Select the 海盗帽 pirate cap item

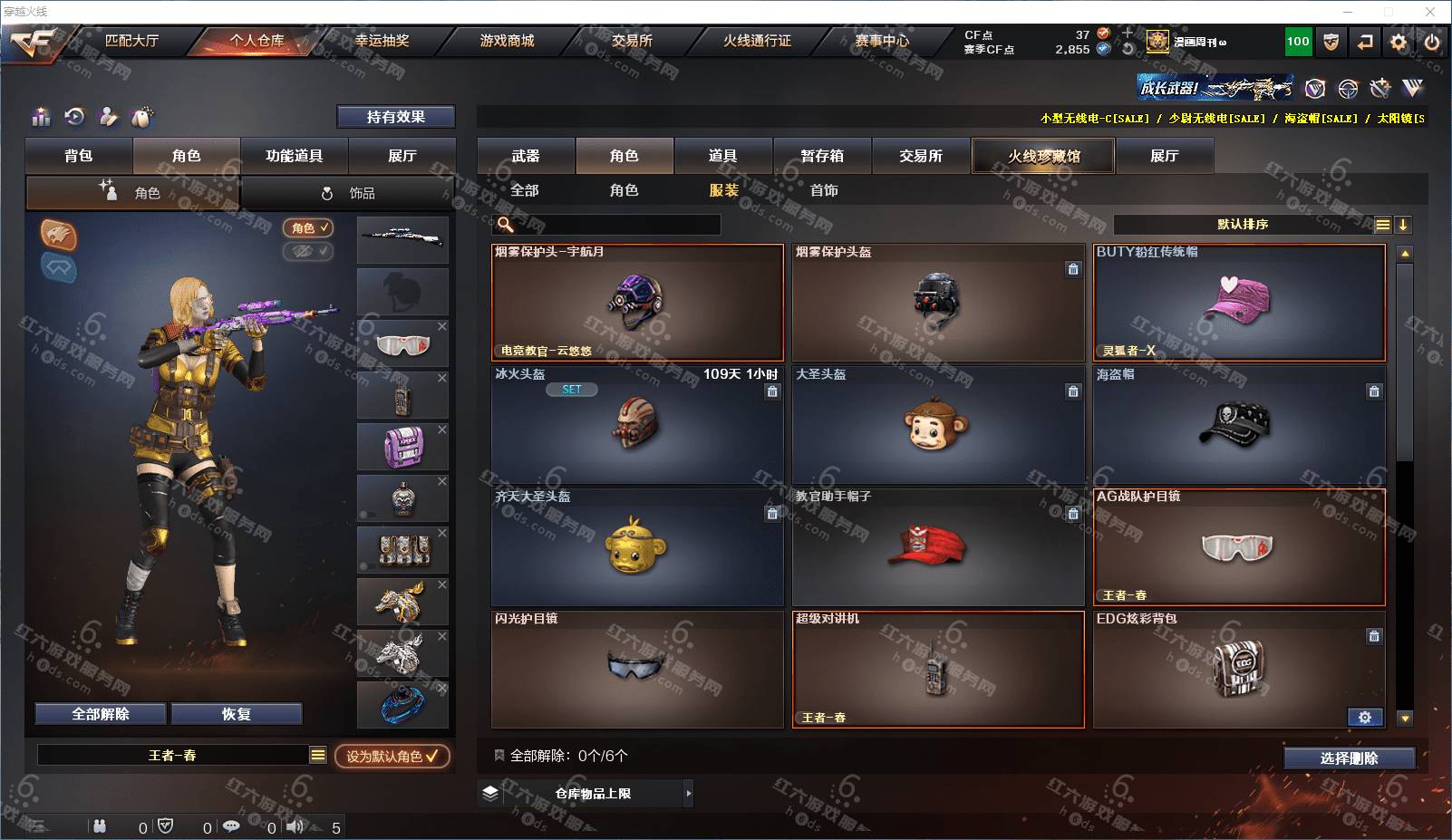[x=1238, y=425]
